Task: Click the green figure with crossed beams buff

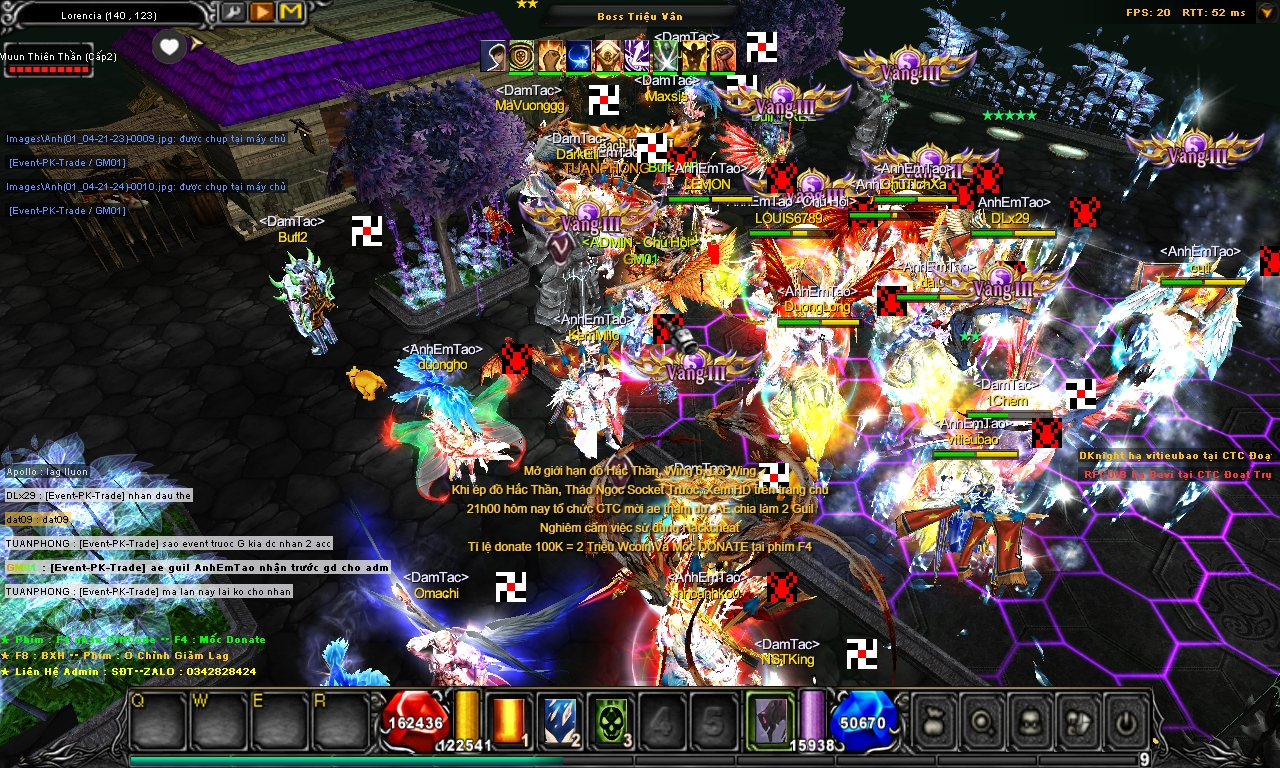Action: pos(665,56)
